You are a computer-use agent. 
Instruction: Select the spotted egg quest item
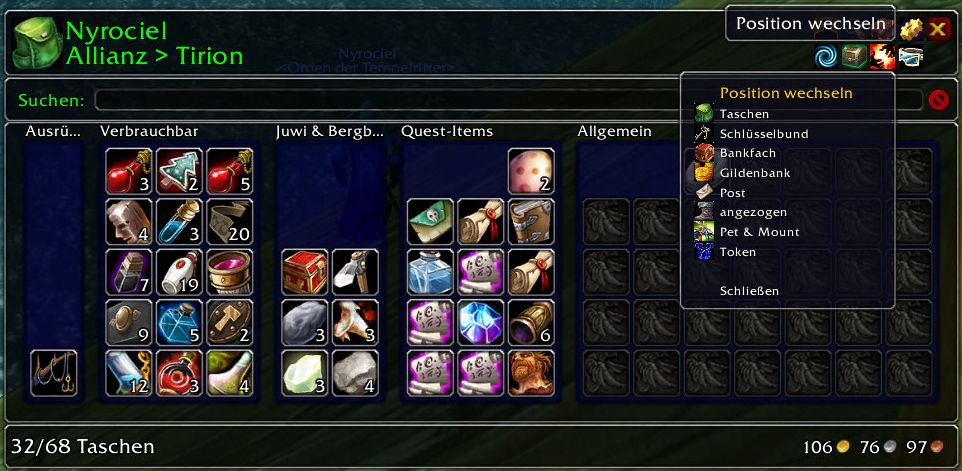531,172
